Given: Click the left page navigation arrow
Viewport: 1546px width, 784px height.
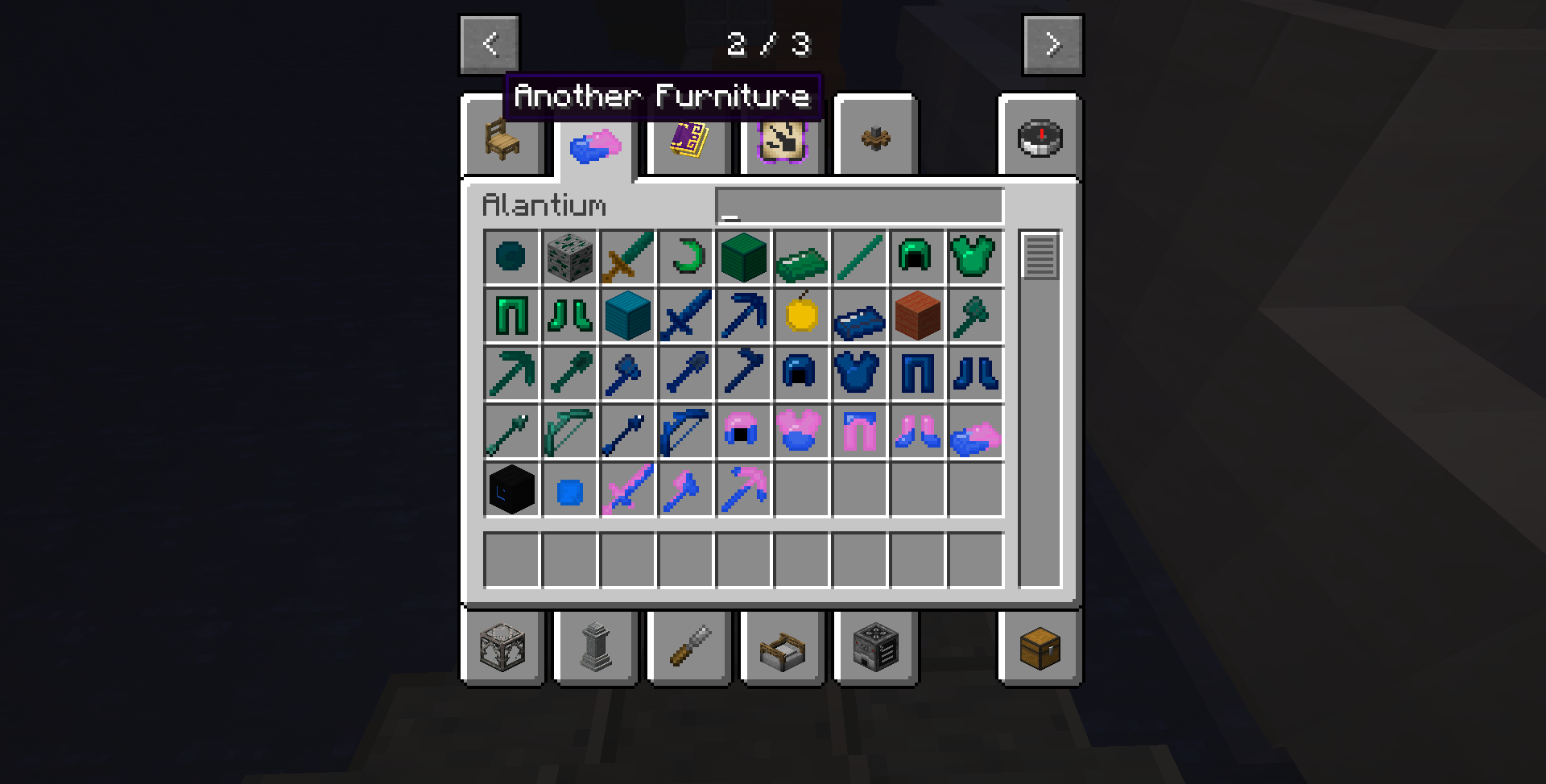Looking at the screenshot, I should coord(489,44).
